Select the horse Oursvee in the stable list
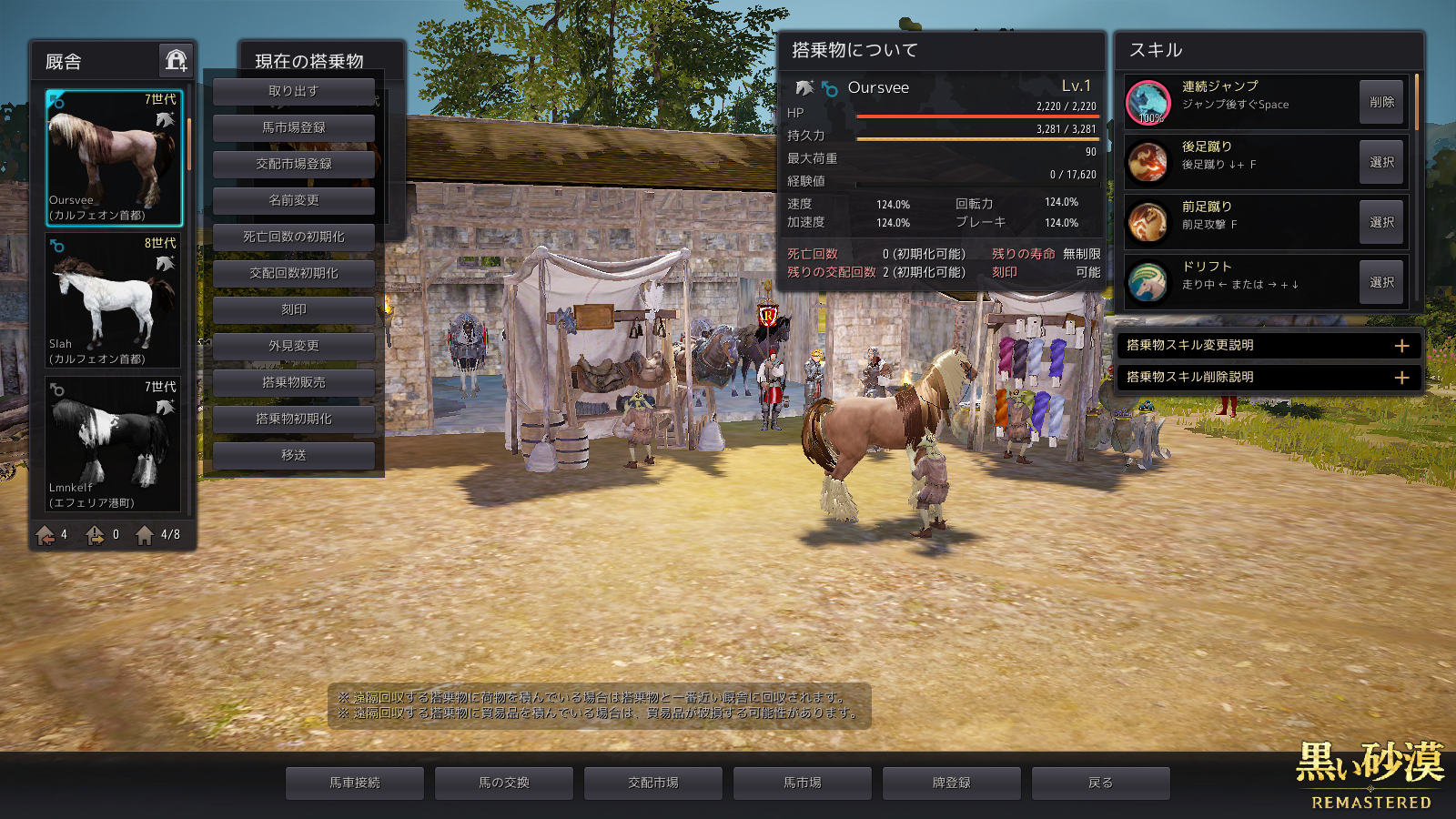The image size is (1456, 819). coord(114,157)
